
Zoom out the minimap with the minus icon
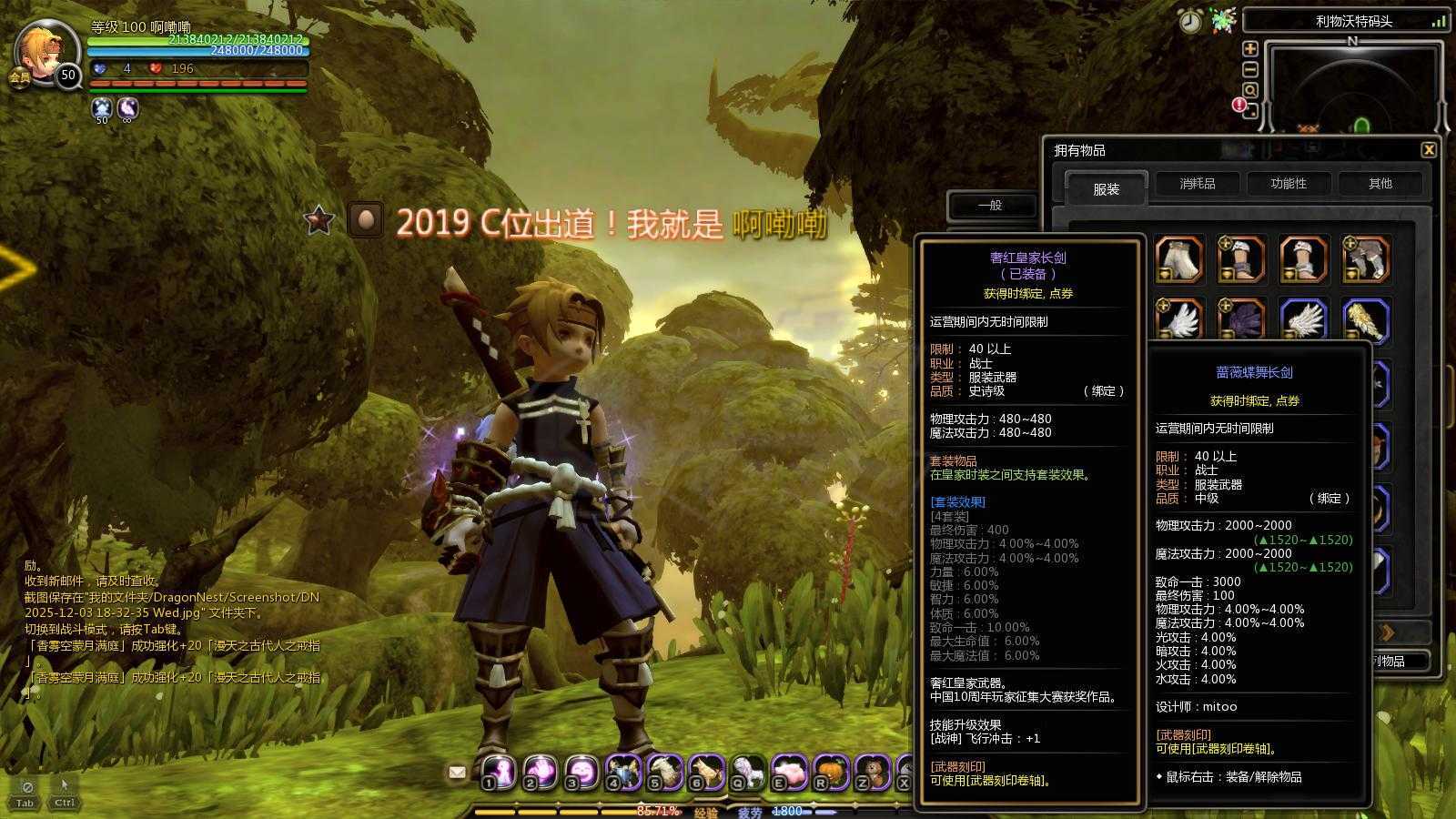click(1250, 70)
